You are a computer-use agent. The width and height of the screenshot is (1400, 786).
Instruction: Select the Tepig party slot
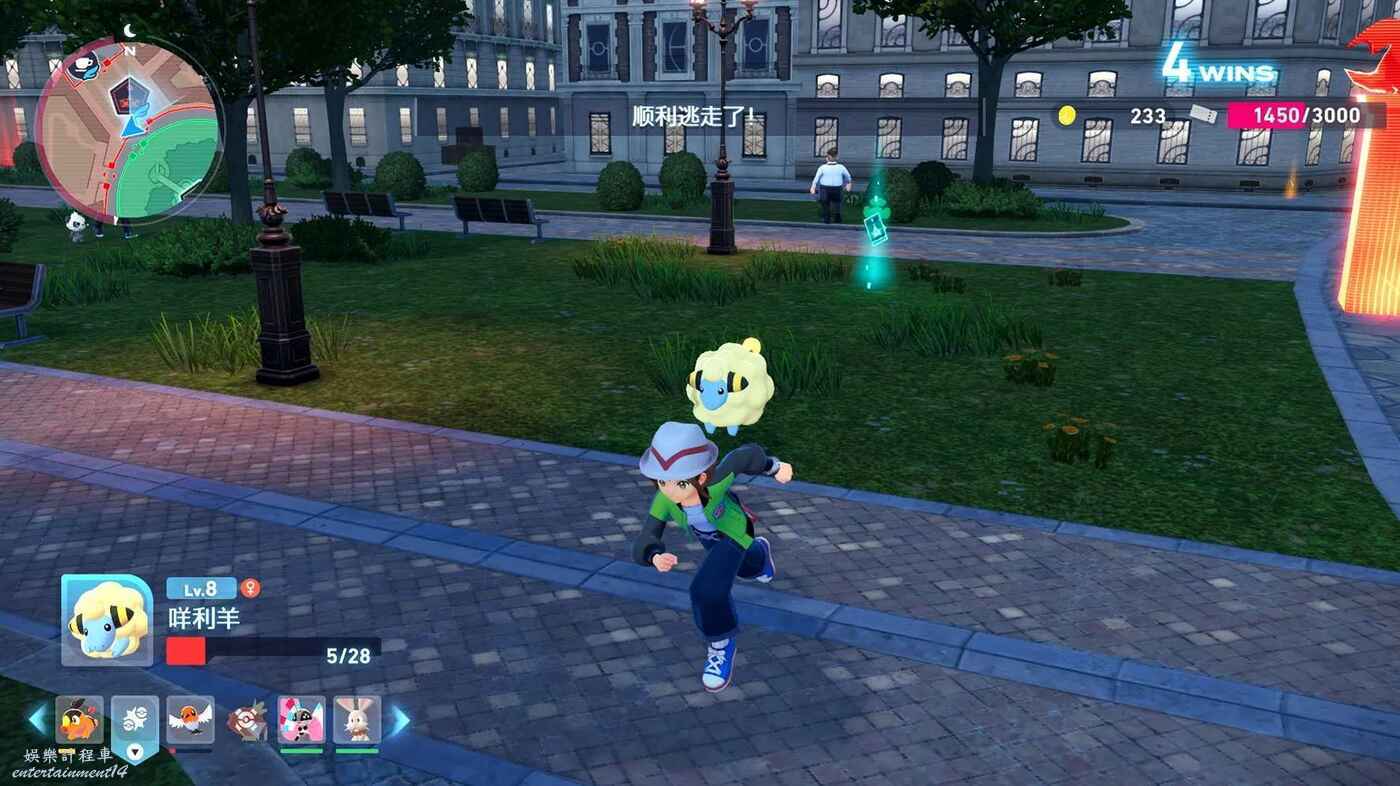point(79,719)
